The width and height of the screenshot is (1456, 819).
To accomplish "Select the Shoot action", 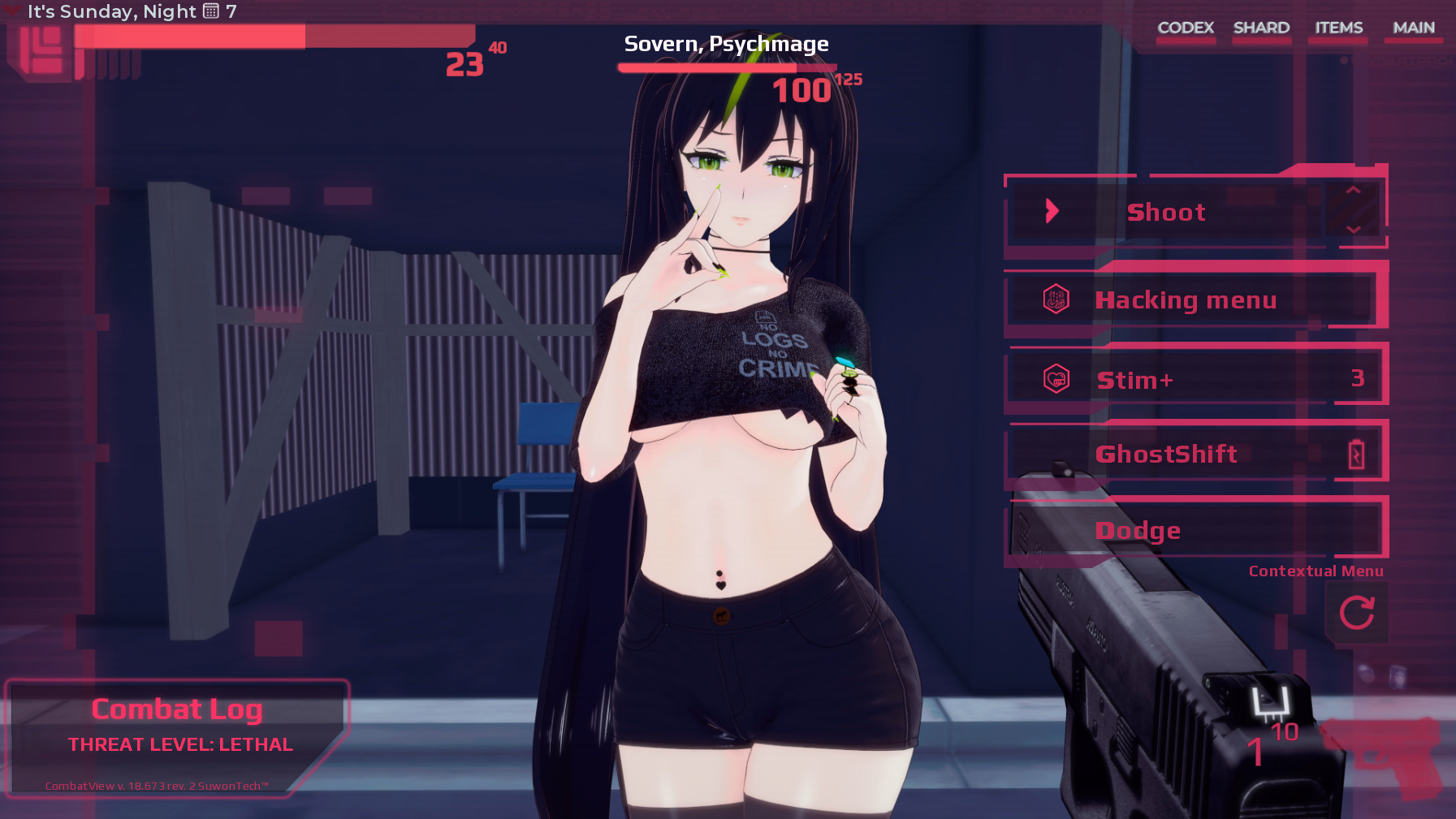I will click(x=1166, y=211).
